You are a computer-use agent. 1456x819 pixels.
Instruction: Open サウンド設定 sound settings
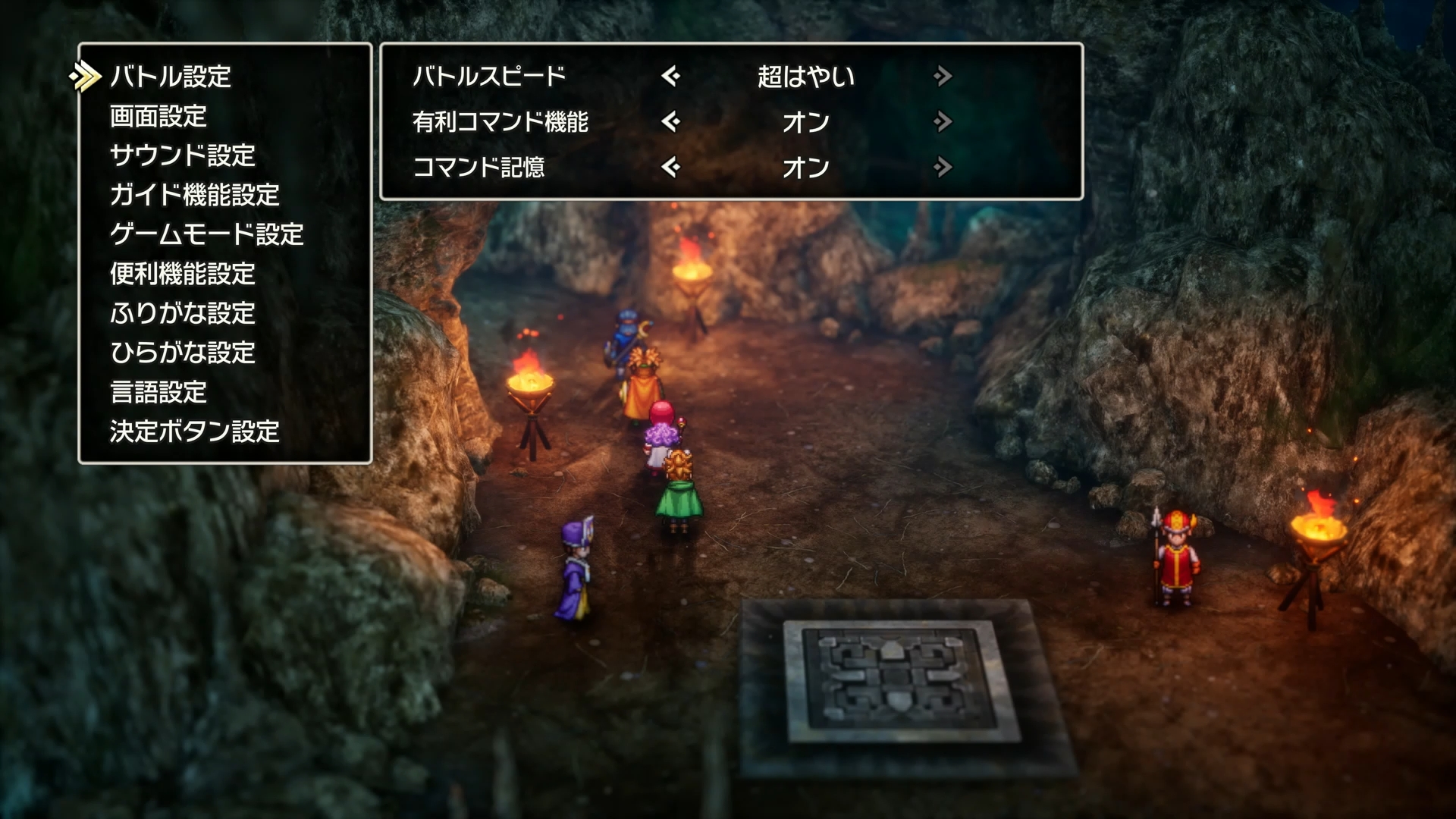[182, 156]
